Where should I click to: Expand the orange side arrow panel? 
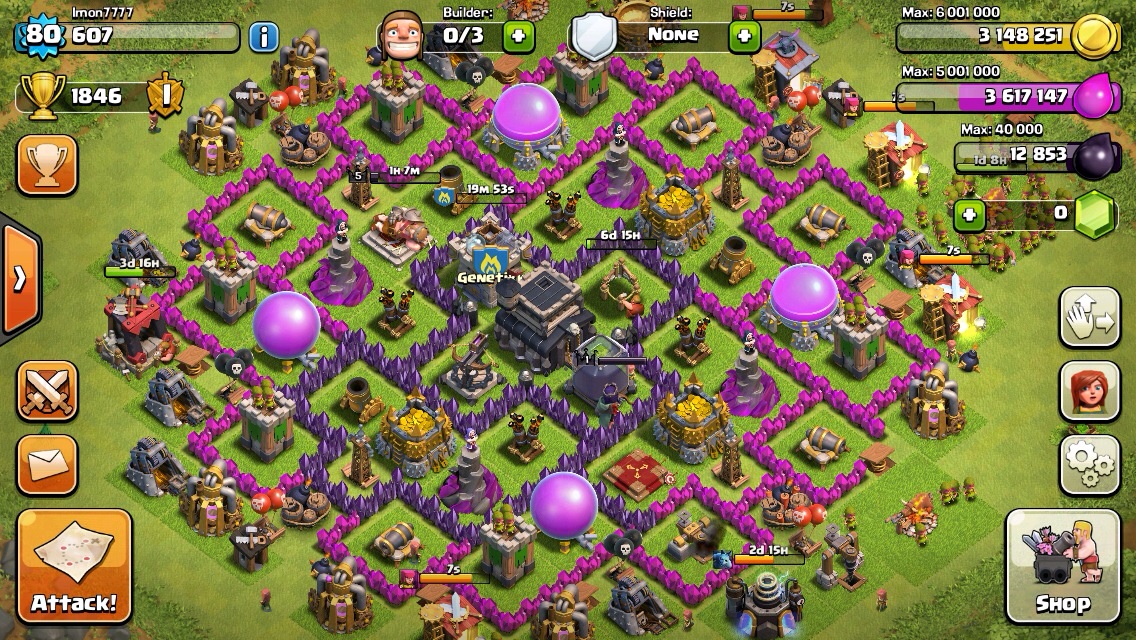pos(19,278)
